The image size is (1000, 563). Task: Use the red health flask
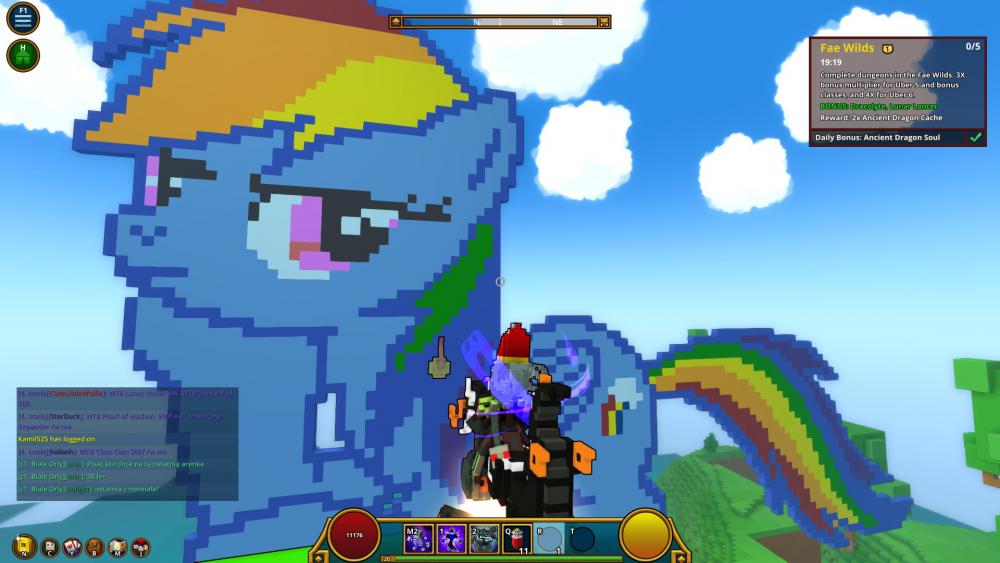pyautogui.click(x=517, y=539)
